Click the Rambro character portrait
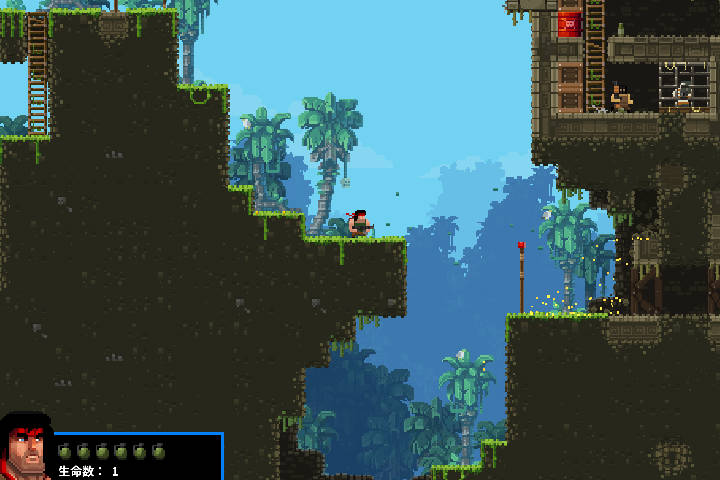720x480 pixels. (26, 449)
